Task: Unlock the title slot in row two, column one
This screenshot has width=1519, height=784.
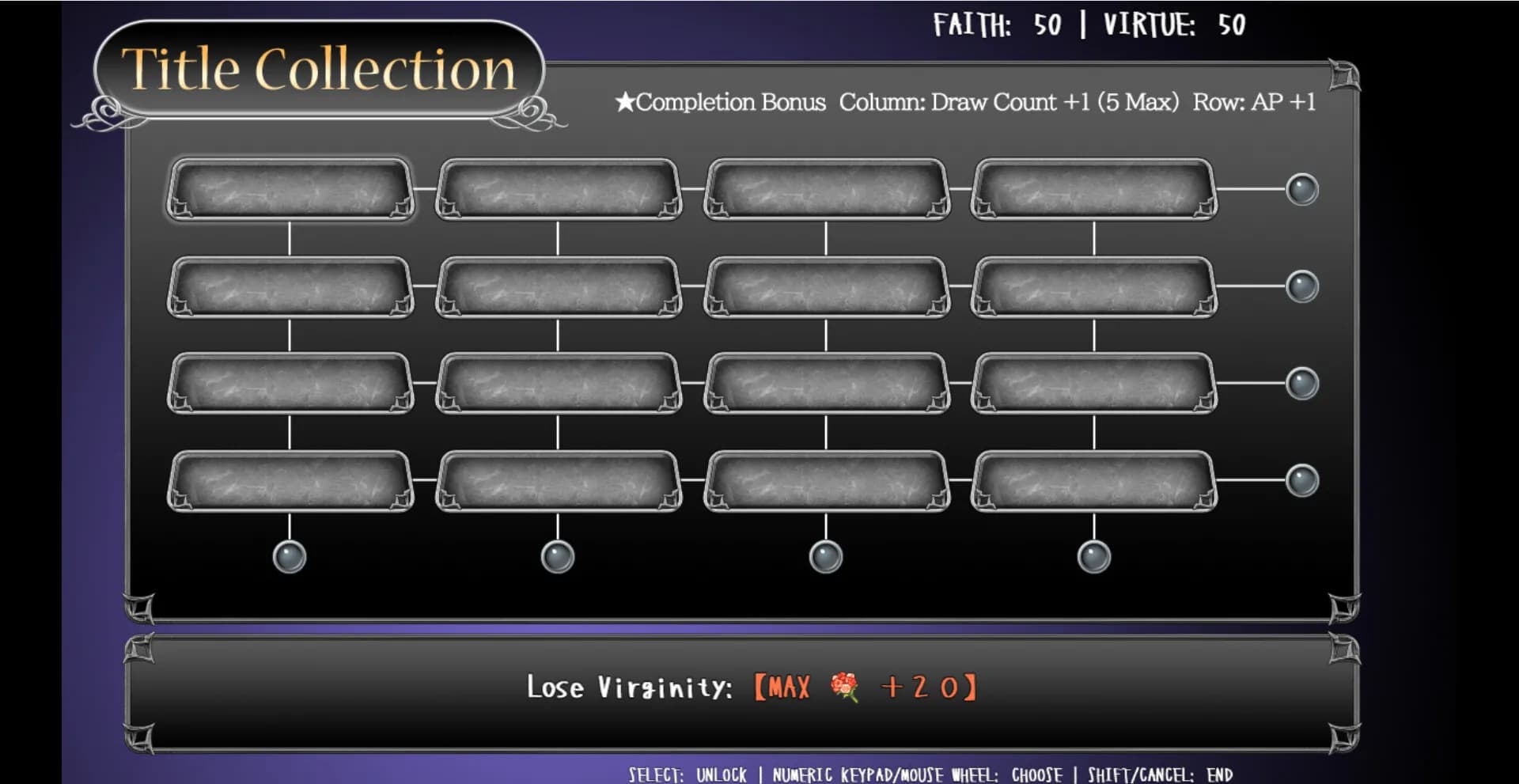Action: (291, 286)
